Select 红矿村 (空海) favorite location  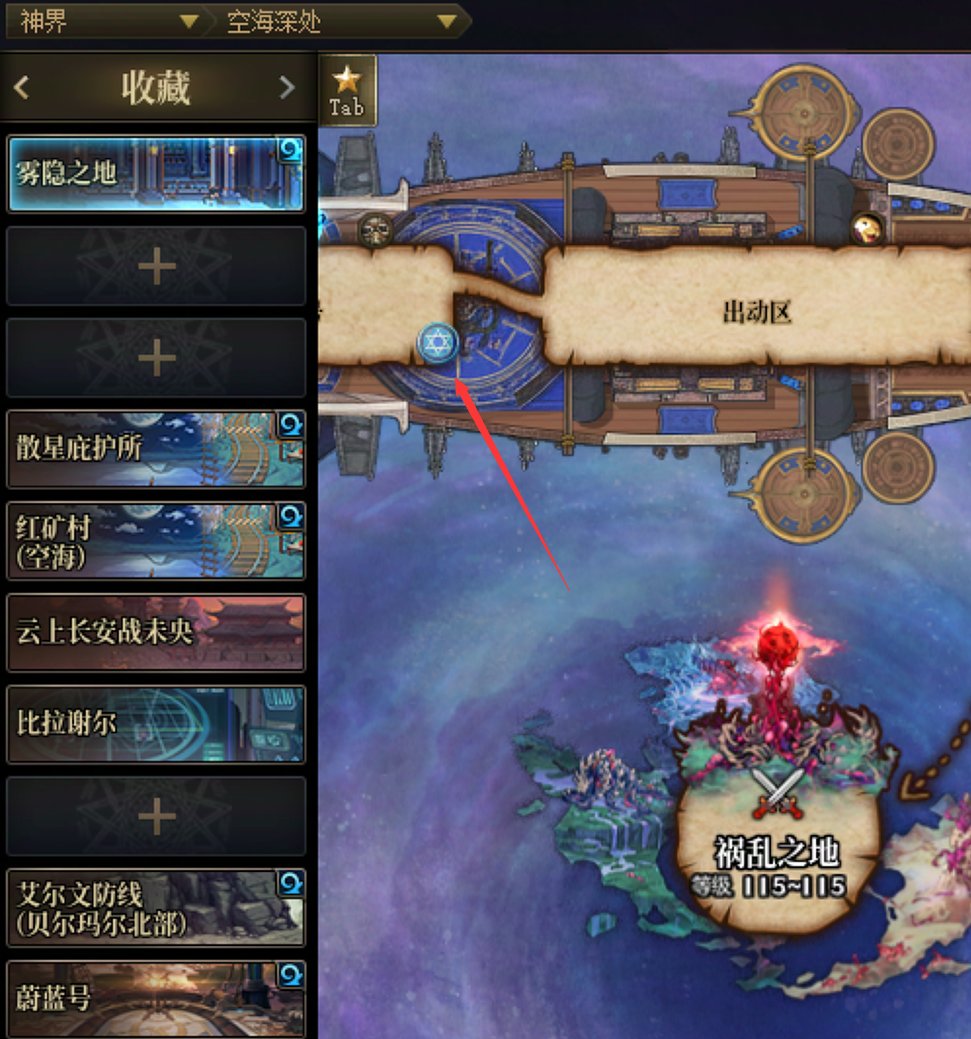coord(155,540)
